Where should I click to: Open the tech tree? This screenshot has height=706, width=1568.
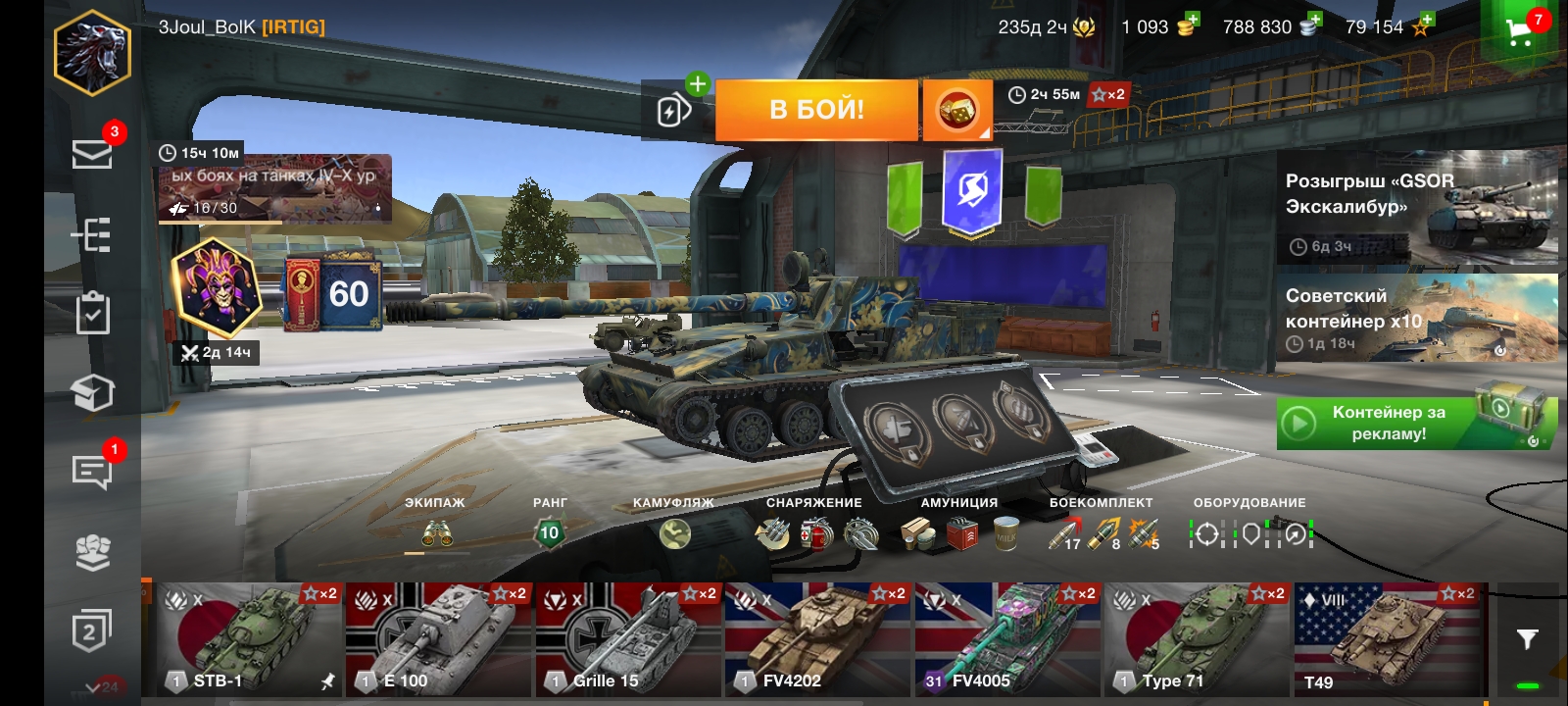(92, 235)
